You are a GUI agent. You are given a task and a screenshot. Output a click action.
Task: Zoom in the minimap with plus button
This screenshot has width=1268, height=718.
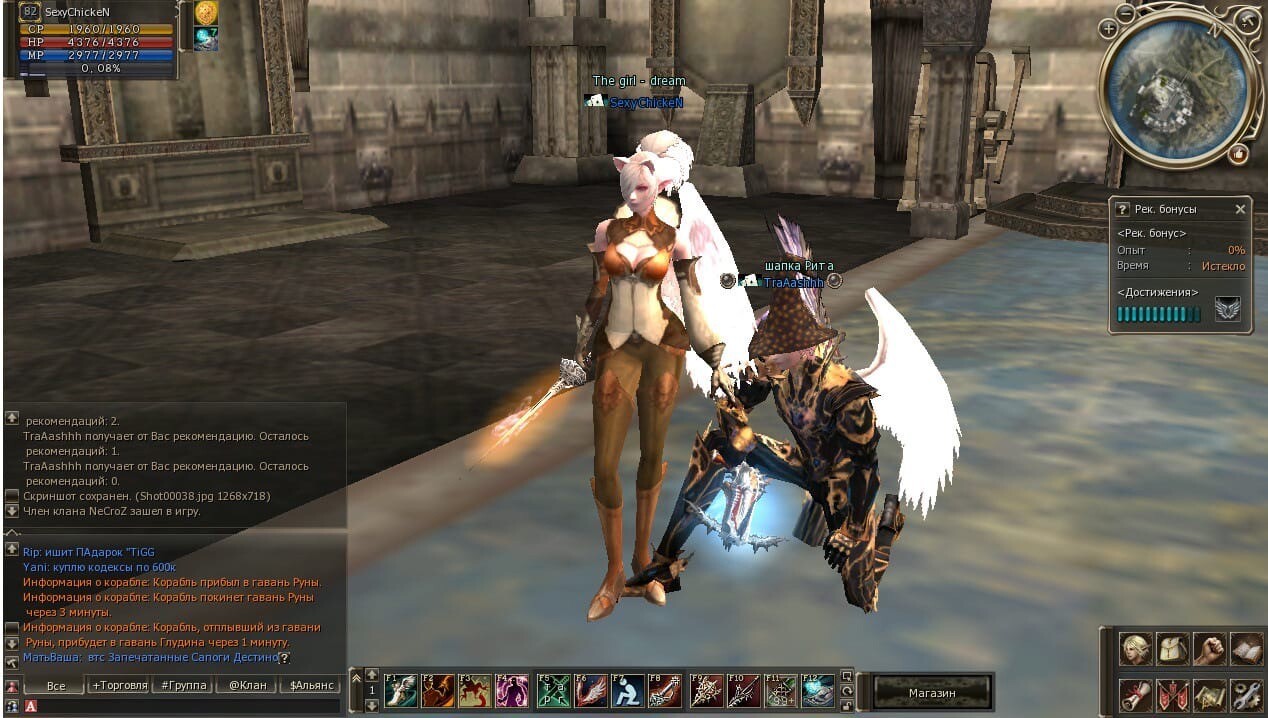(x=1108, y=29)
